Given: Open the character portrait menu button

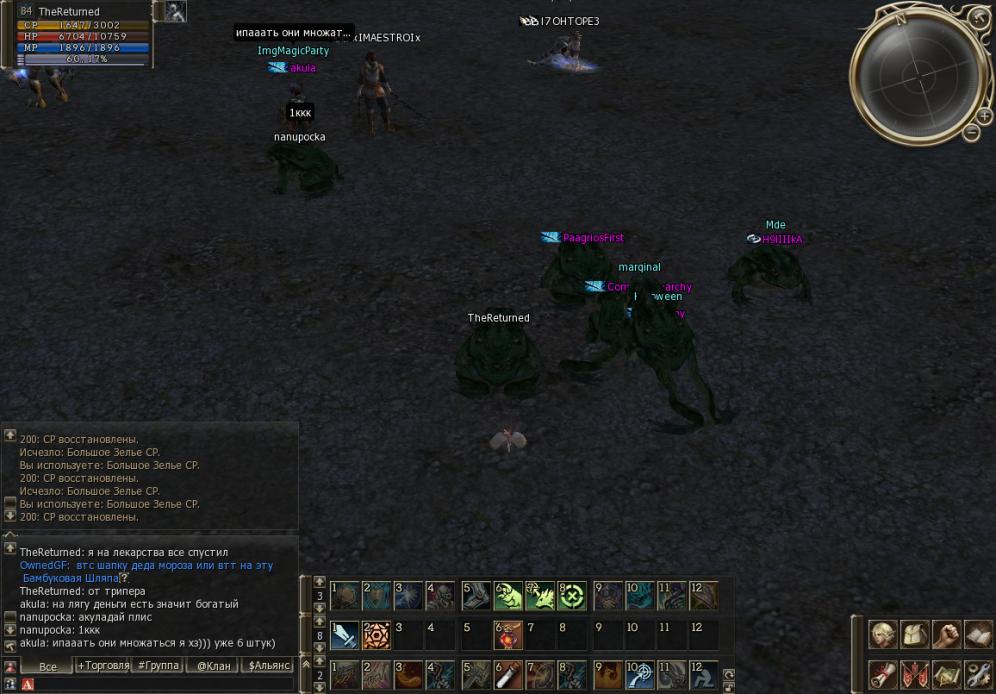Looking at the screenshot, I should pyautogui.click(x=881, y=634).
